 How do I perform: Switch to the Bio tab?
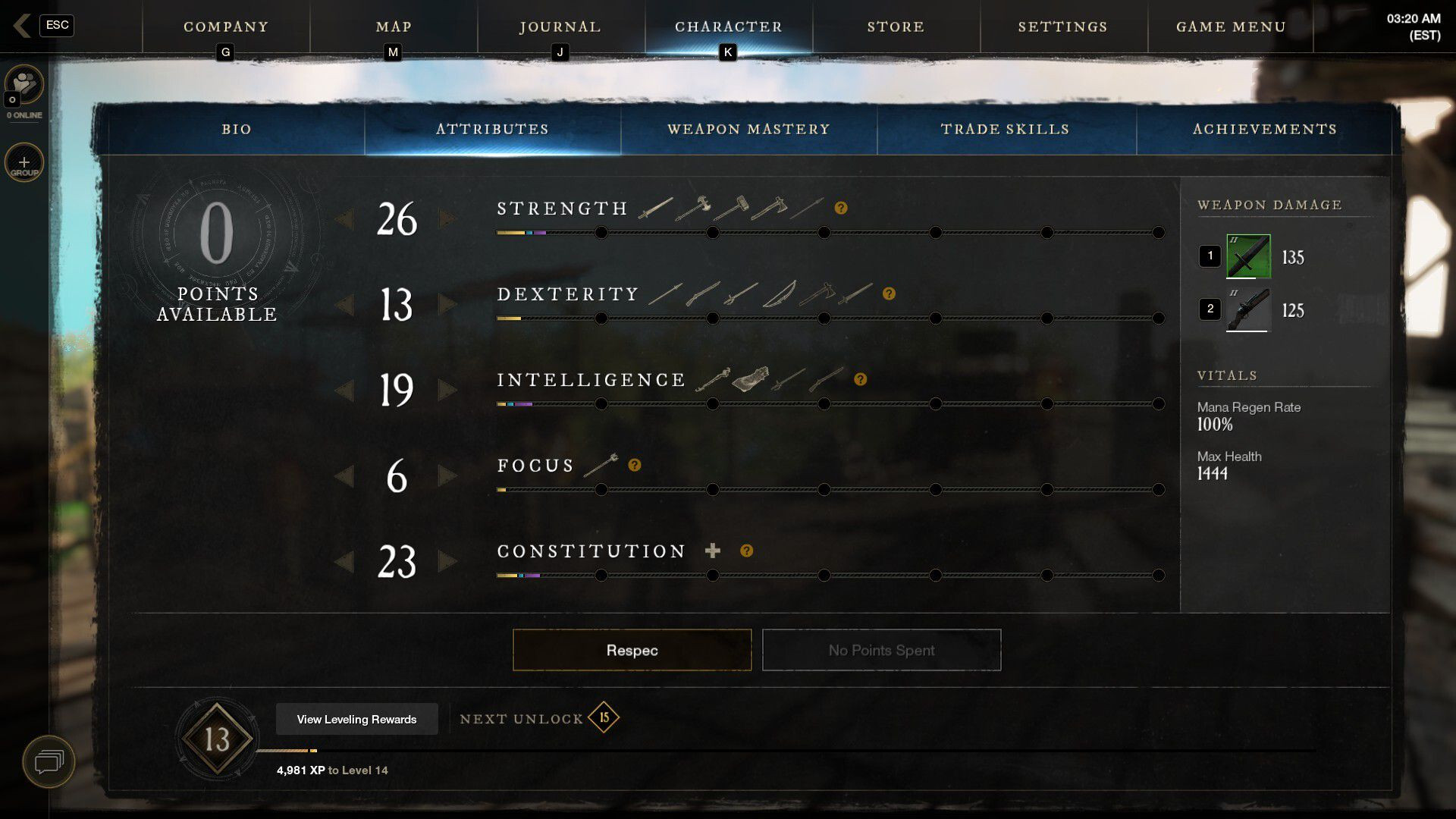click(236, 130)
